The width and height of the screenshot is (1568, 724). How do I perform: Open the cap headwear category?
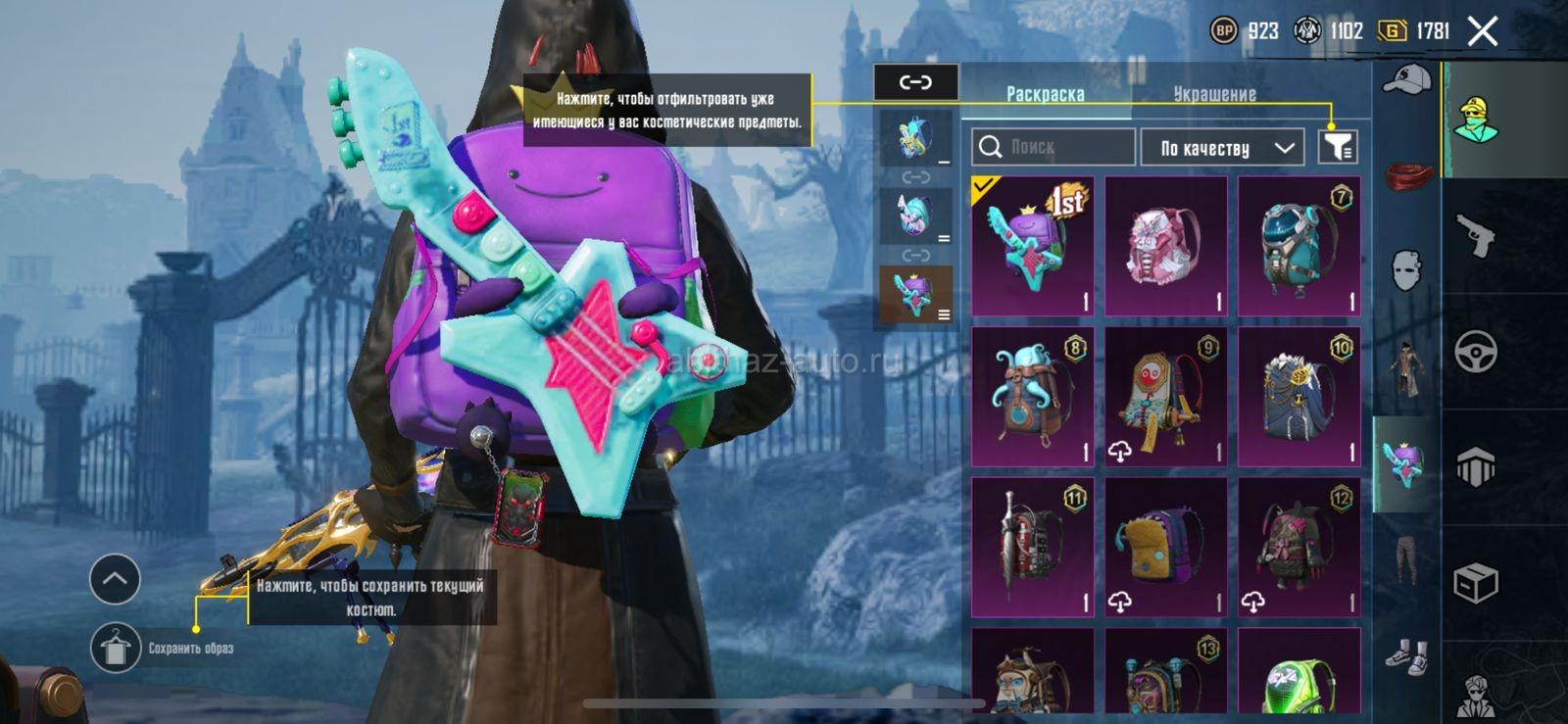tap(1406, 80)
